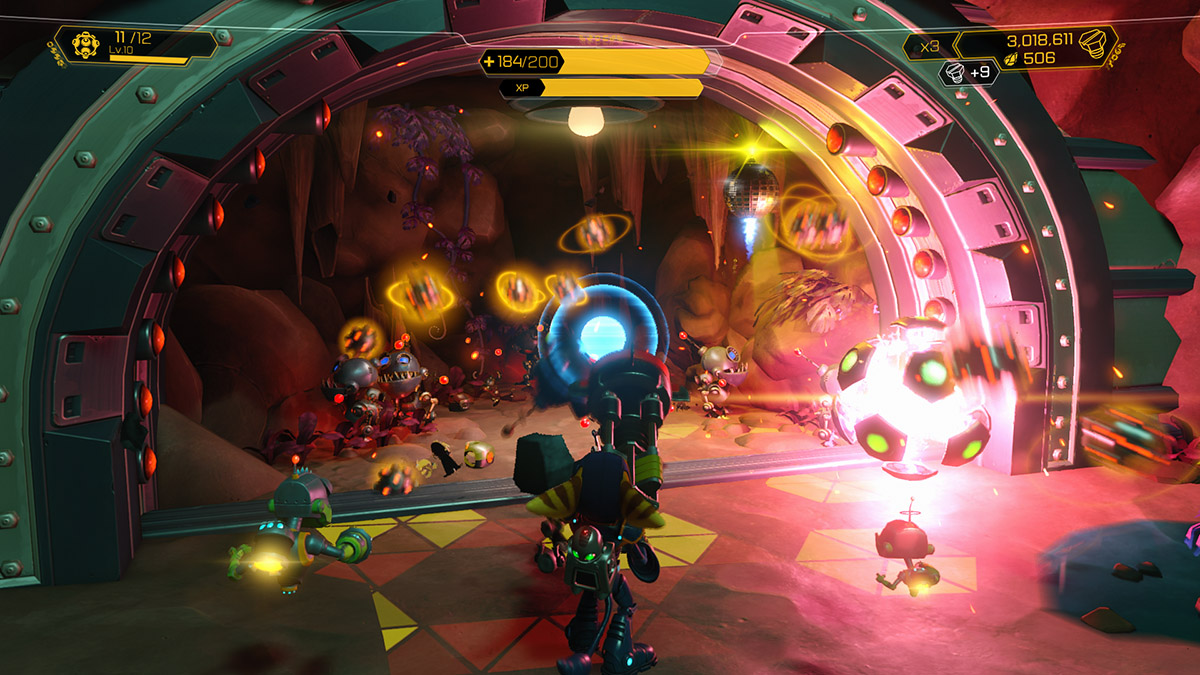Click the white bolt pickup icon
Image resolution: width=1200 pixels, height=675 pixels.
(954, 72)
